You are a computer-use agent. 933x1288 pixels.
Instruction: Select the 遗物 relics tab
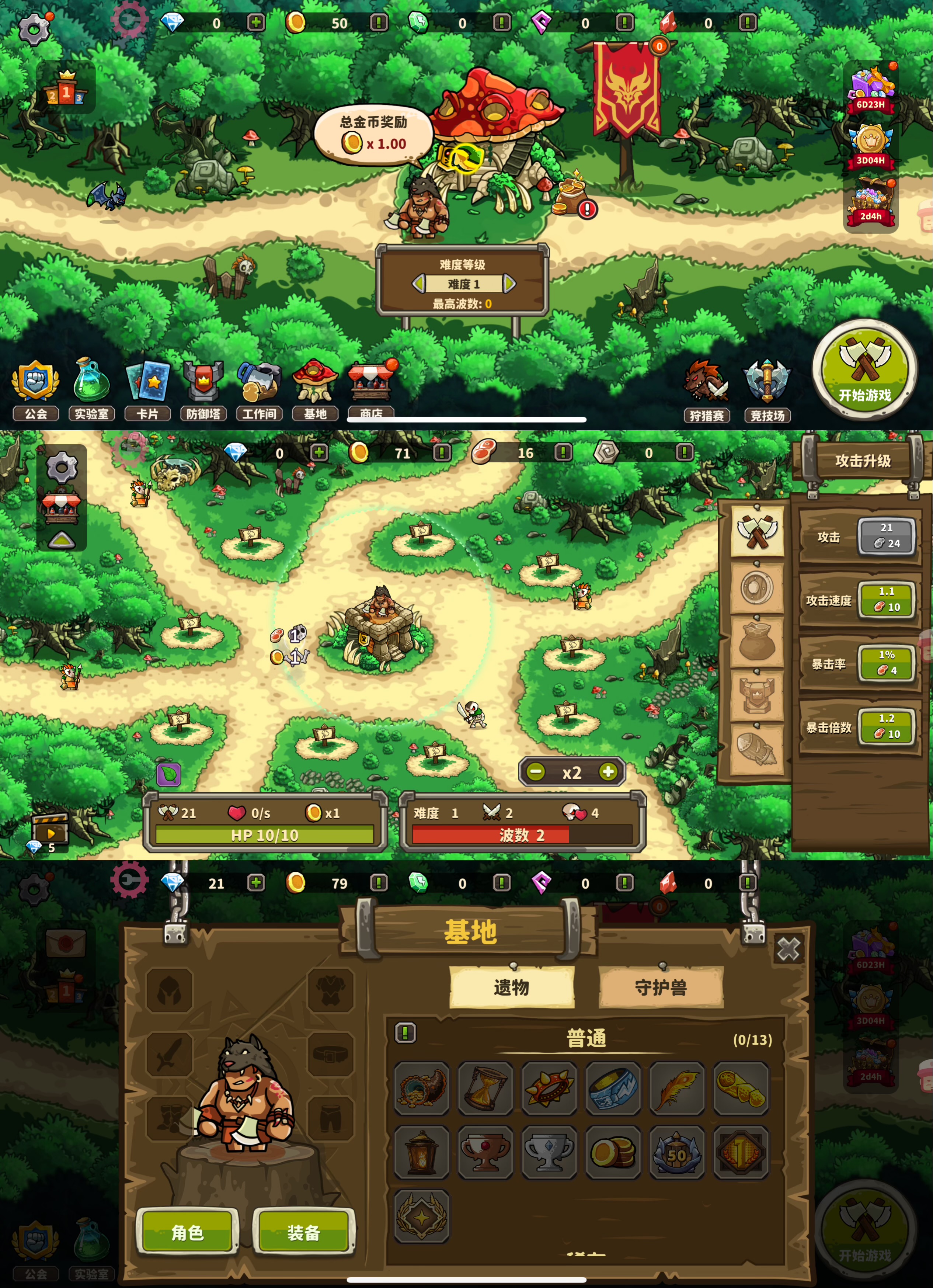pyautogui.click(x=511, y=987)
